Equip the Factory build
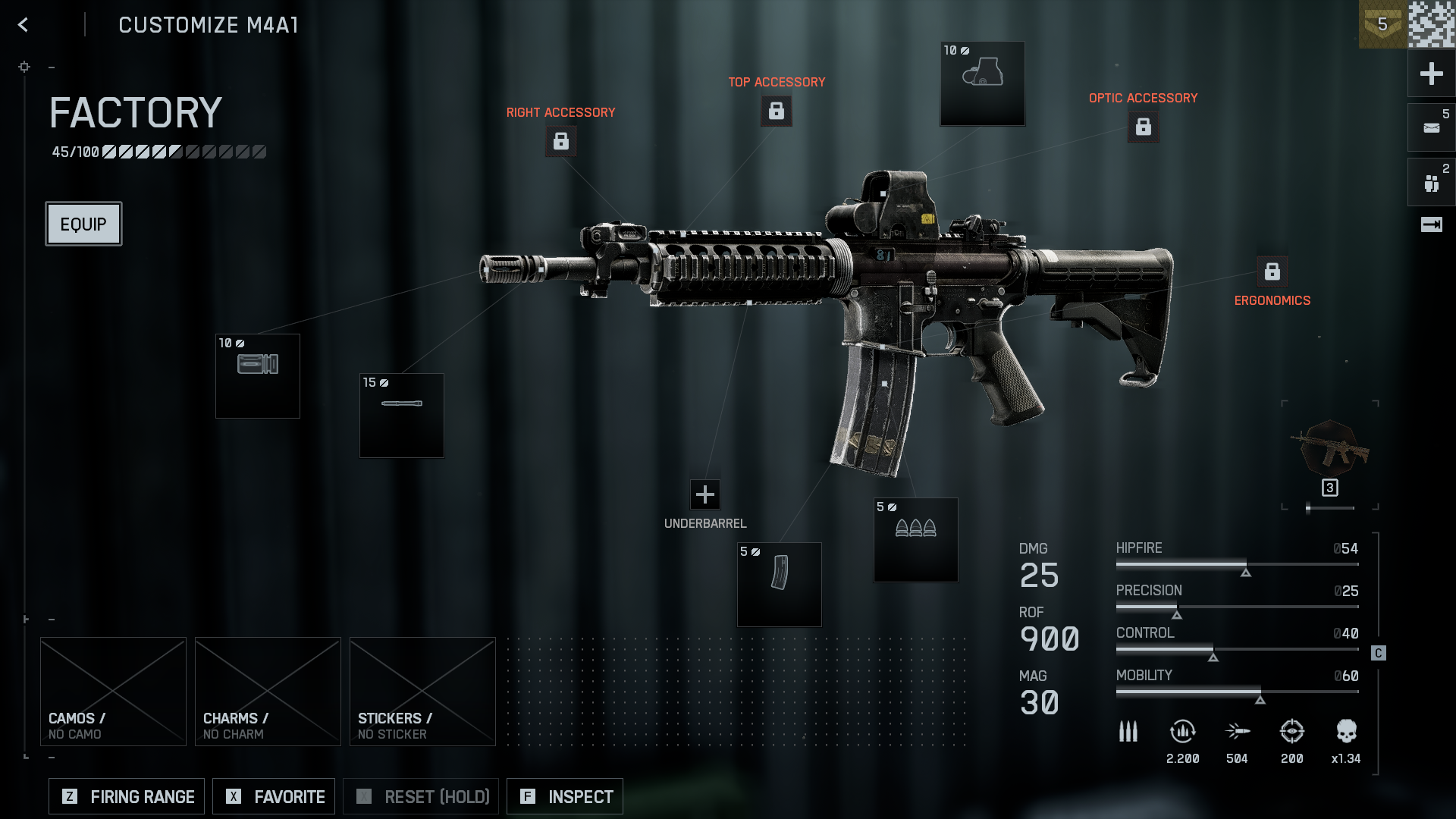The image size is (1456, 819). pos(83,224)
